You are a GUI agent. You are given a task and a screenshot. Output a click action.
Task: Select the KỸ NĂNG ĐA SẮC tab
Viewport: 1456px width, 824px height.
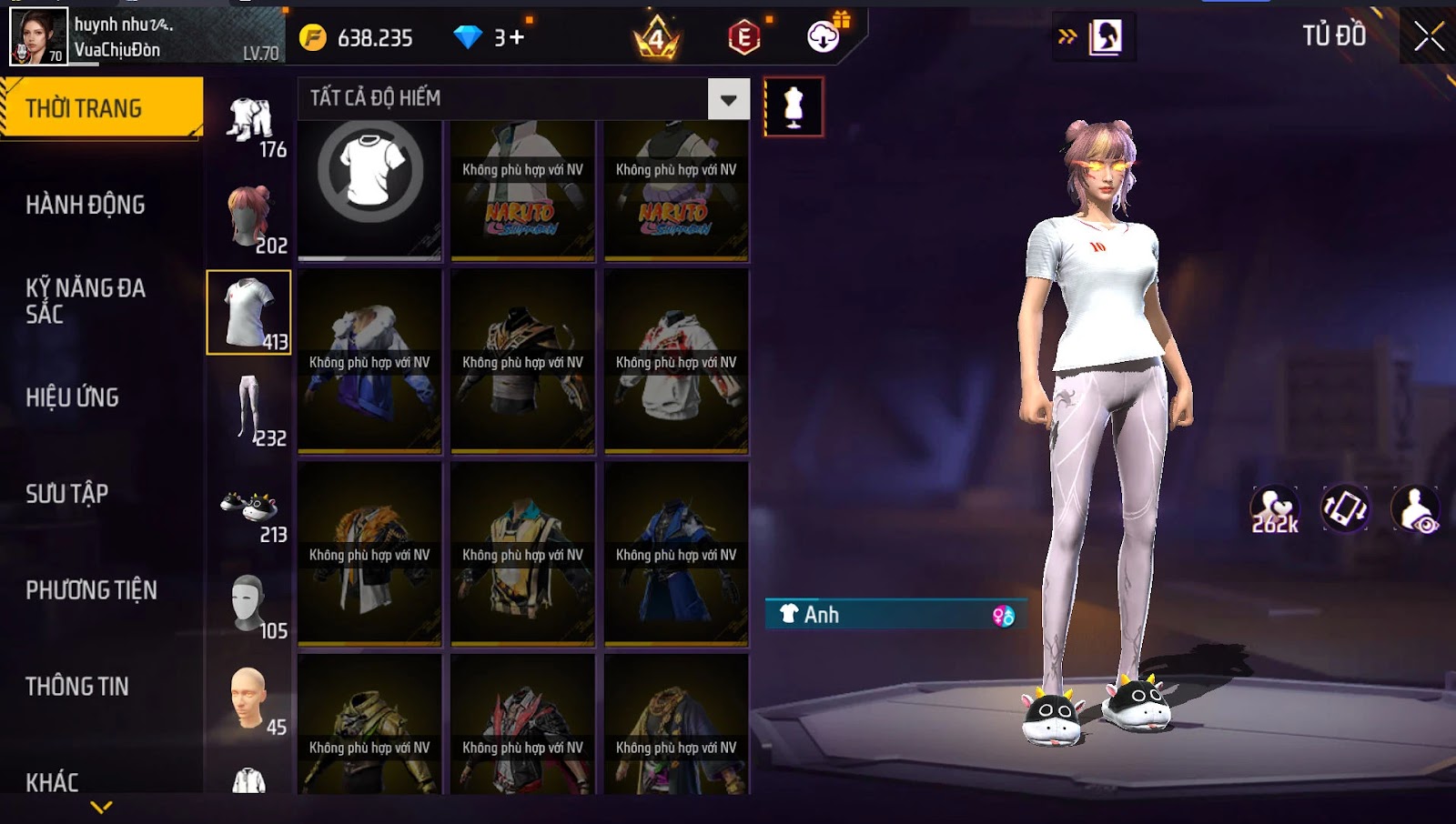click(86, 301)
